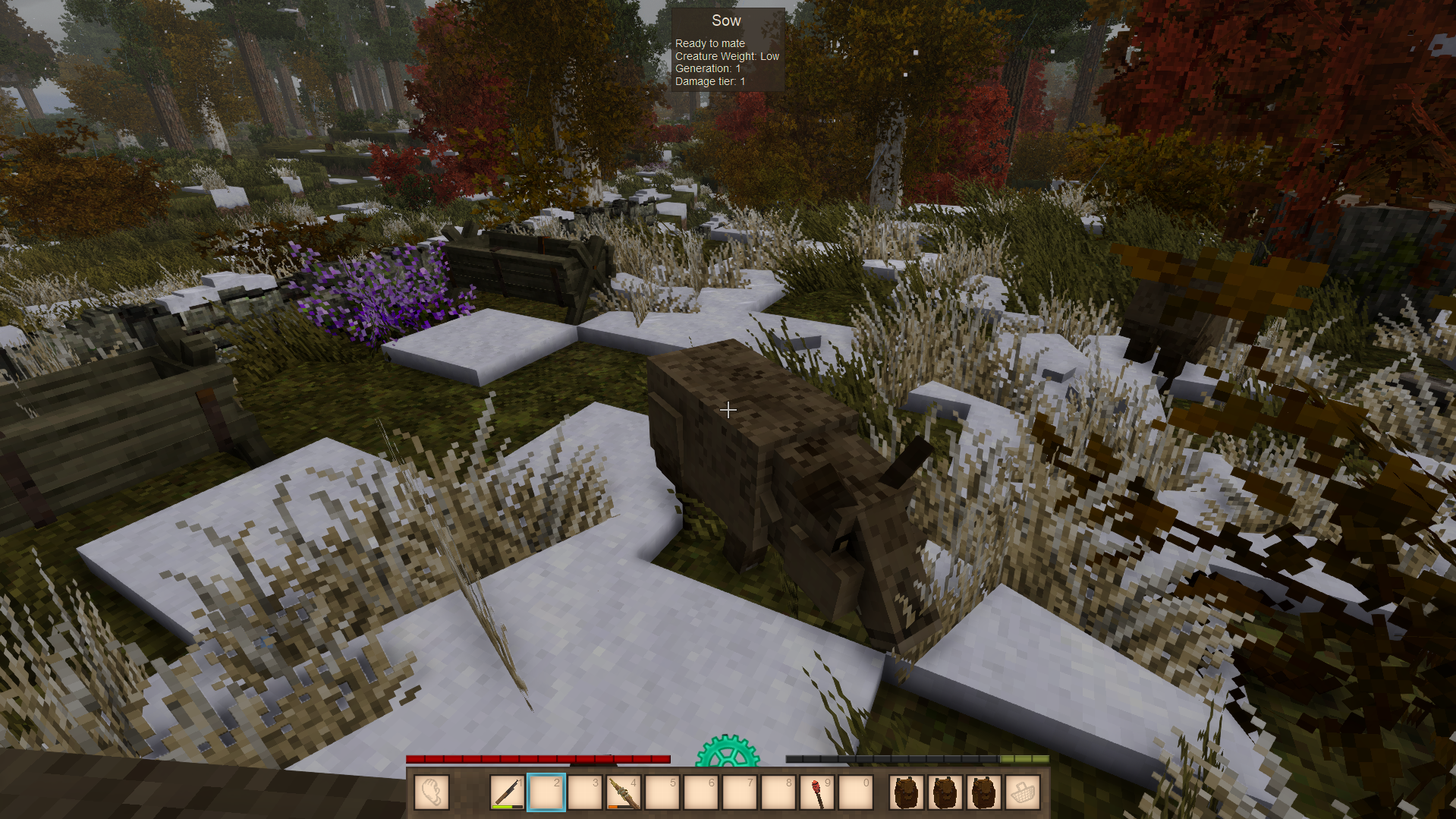Select the spear in hotbar slot 4
Viewport: 1456px width, 819px height.
coord(624,792)
